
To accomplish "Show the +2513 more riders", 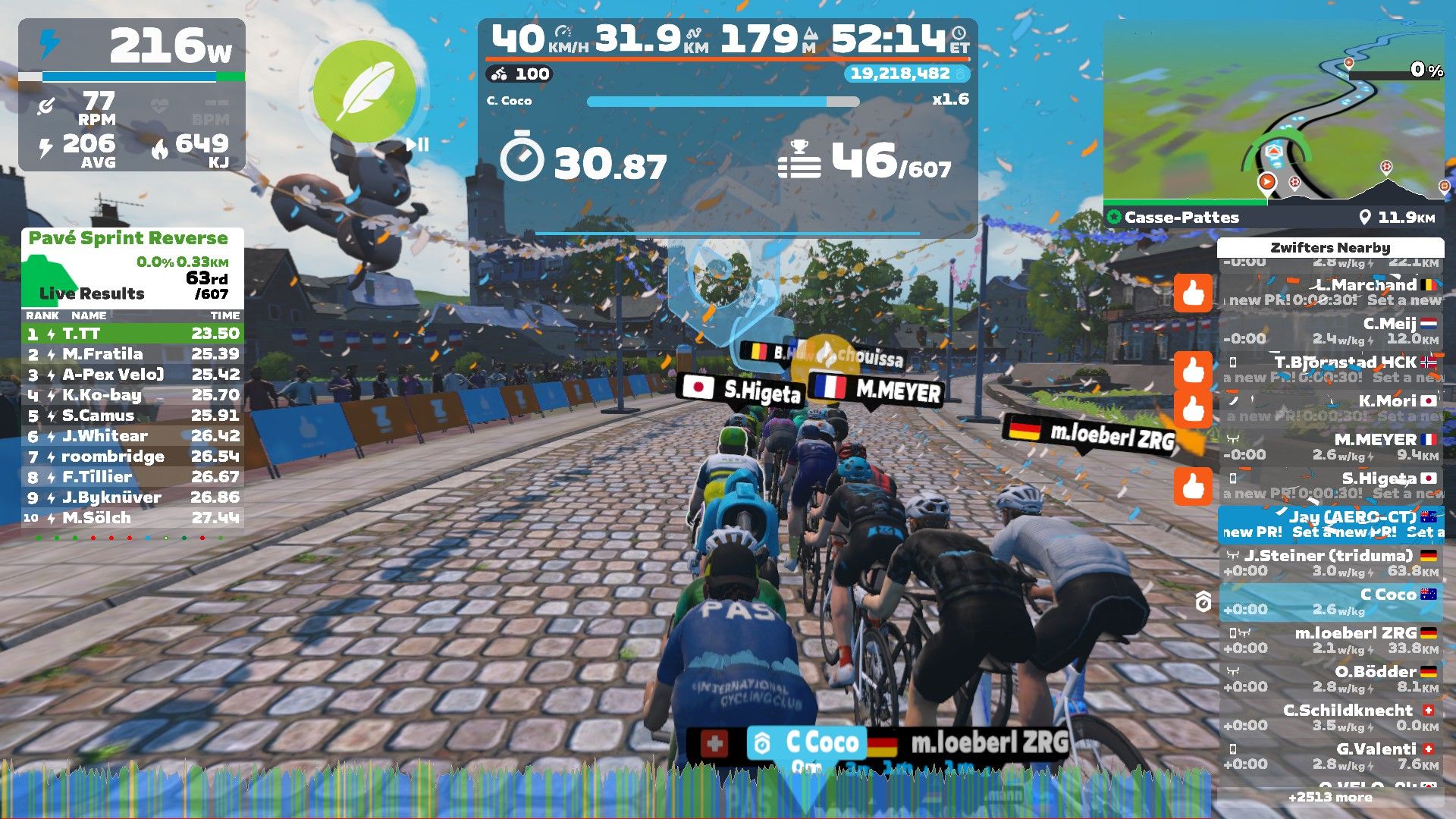I will tap(1330, 797).
